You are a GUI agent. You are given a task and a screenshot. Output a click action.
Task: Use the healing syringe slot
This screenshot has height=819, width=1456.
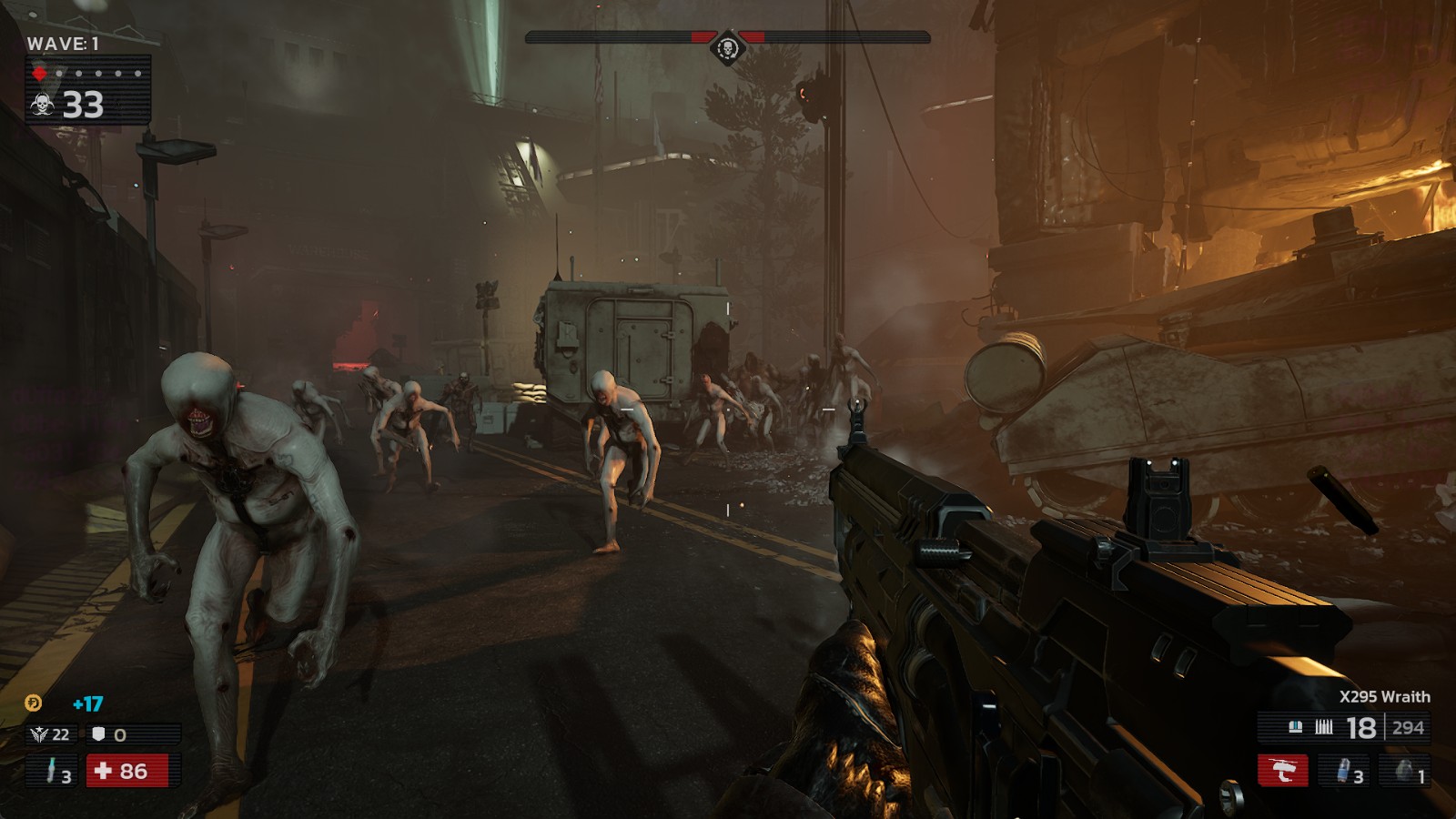coord(54,771)
